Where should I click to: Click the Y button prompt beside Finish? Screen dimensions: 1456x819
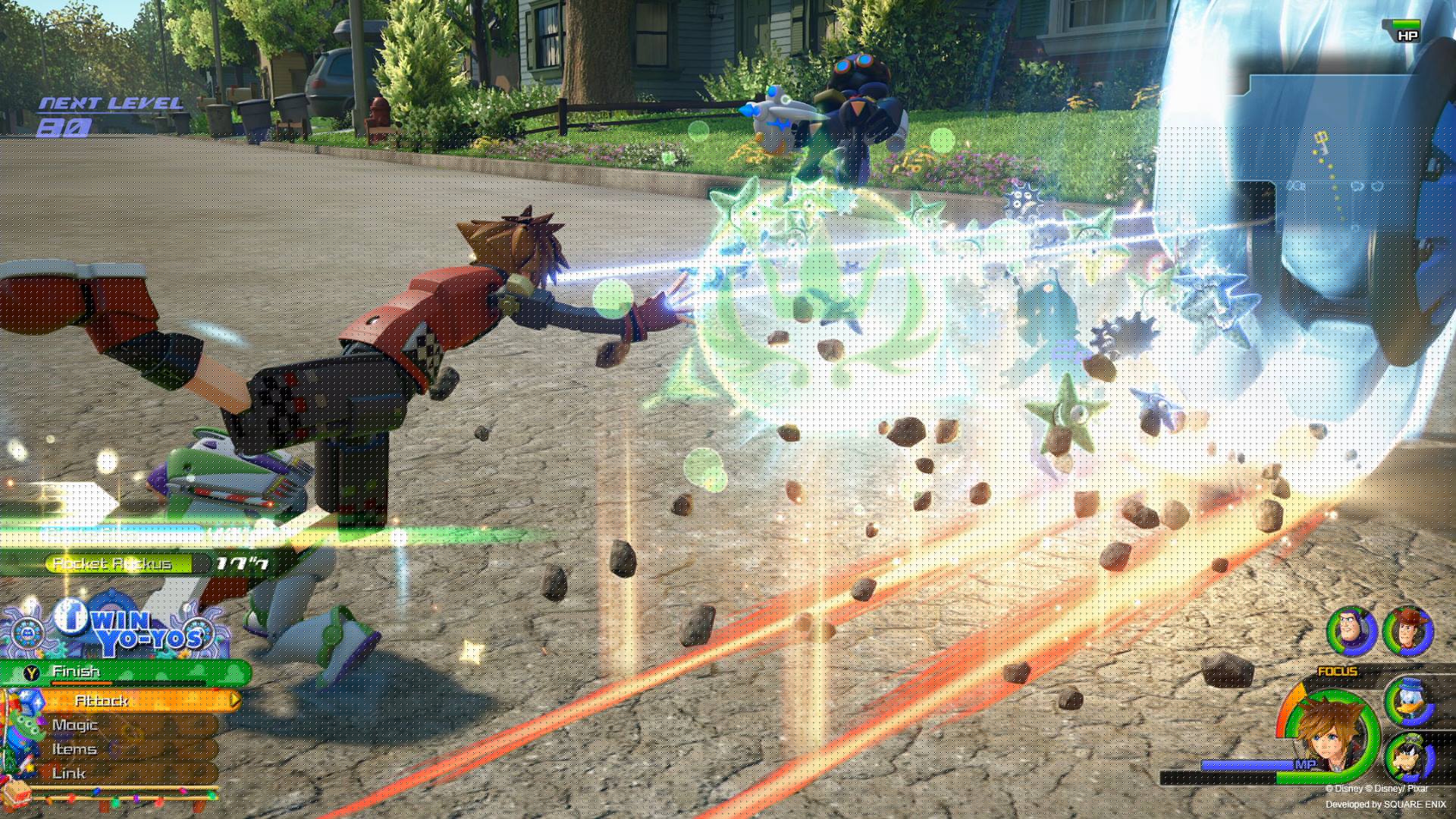pos(31,671)
